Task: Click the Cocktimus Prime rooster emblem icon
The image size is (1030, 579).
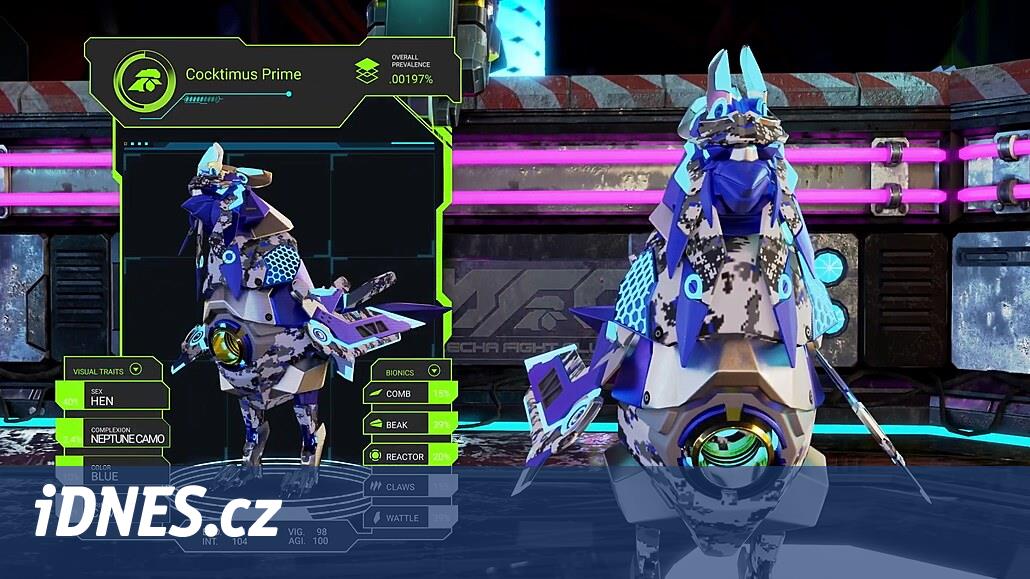Action: [145, 79]
